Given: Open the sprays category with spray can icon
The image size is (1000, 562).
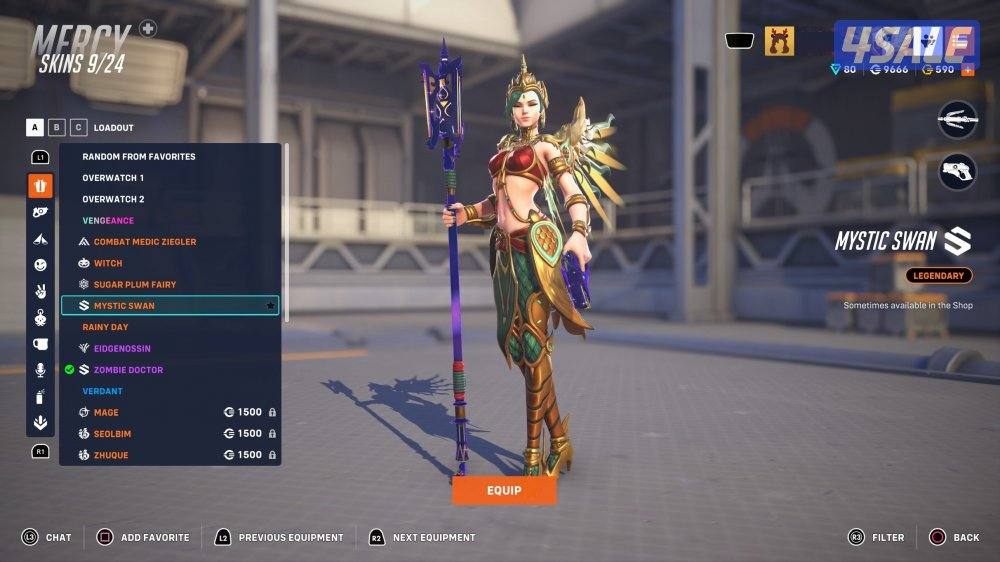Looking at the screenshot, I should click(x=40, y=397).
